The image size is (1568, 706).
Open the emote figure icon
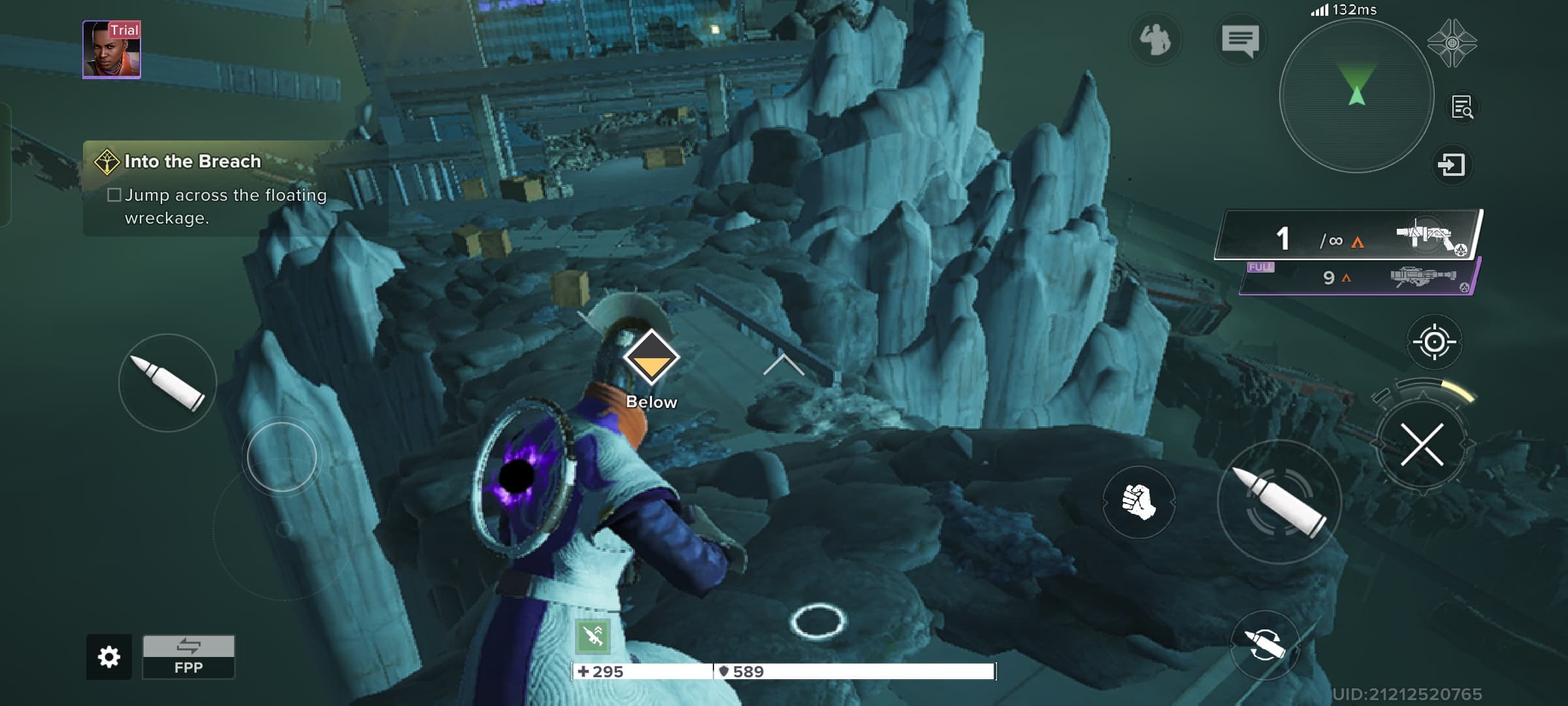pos(1155,41)
